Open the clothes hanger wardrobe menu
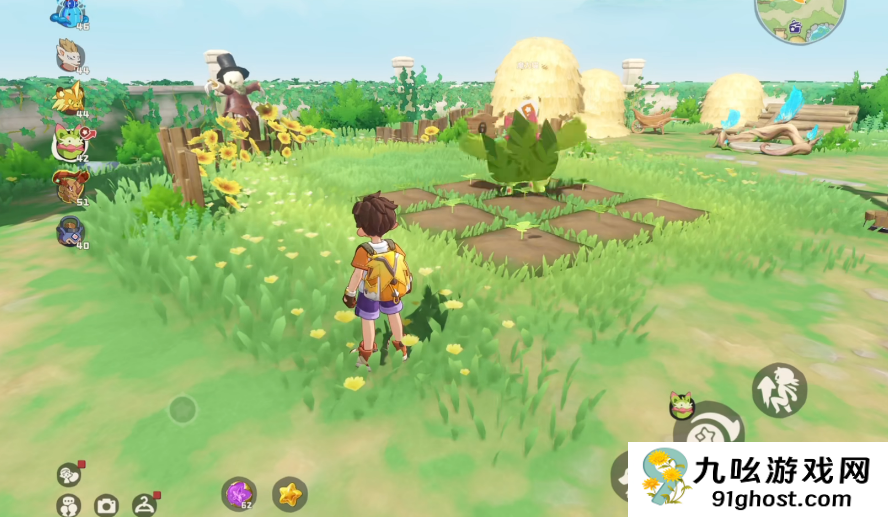Image resolution: width=888 pixels, height=517 pixels. click(144, 505)
